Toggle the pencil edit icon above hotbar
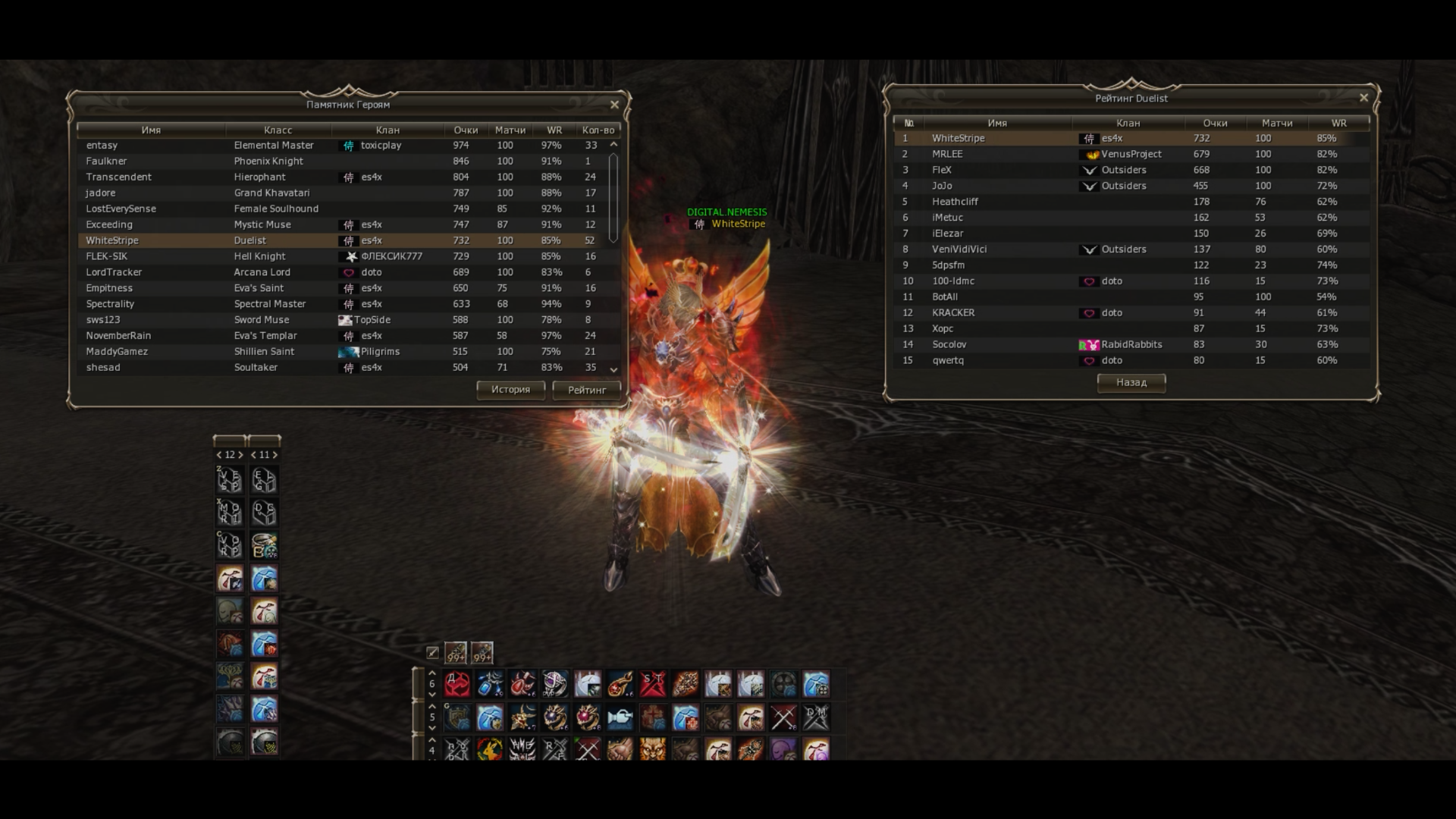This screenshot has height=819, width=1456. click(432, 652)
